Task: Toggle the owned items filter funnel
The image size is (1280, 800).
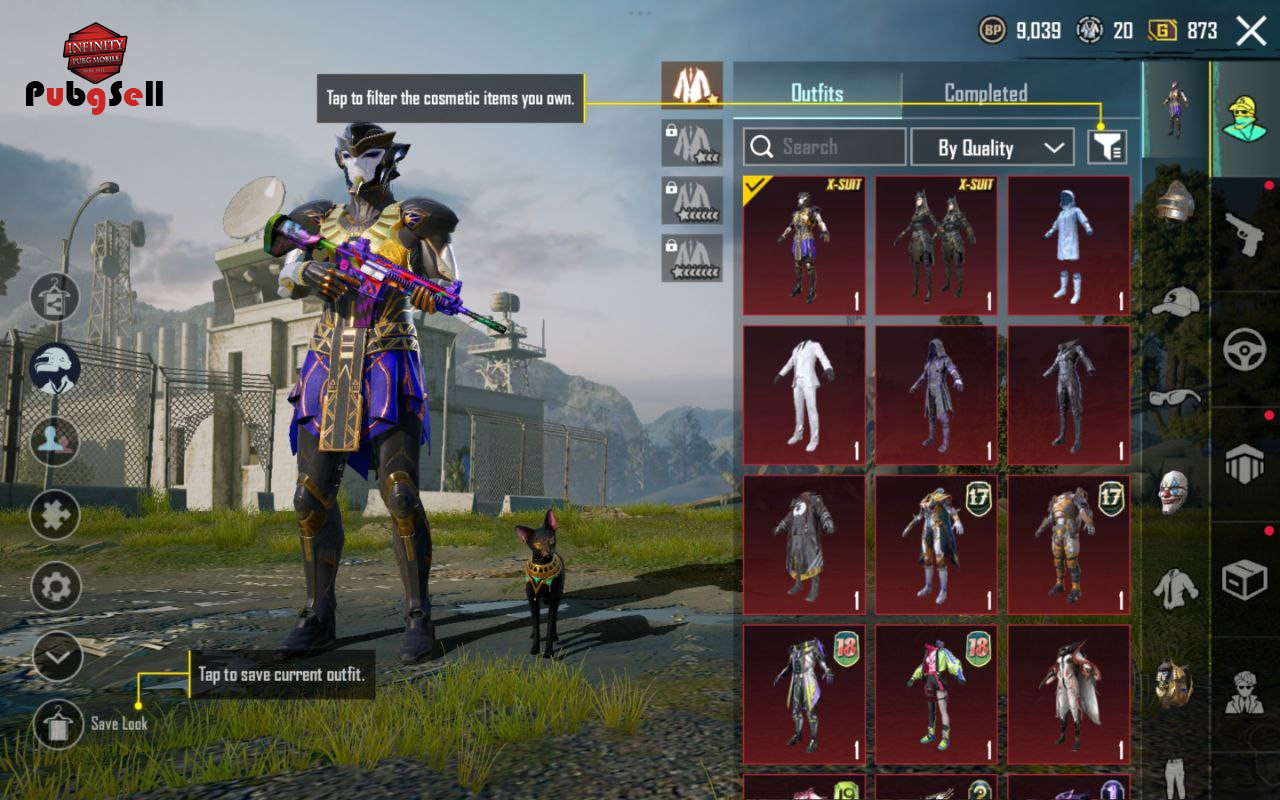Action: (x=1107, y=148)
